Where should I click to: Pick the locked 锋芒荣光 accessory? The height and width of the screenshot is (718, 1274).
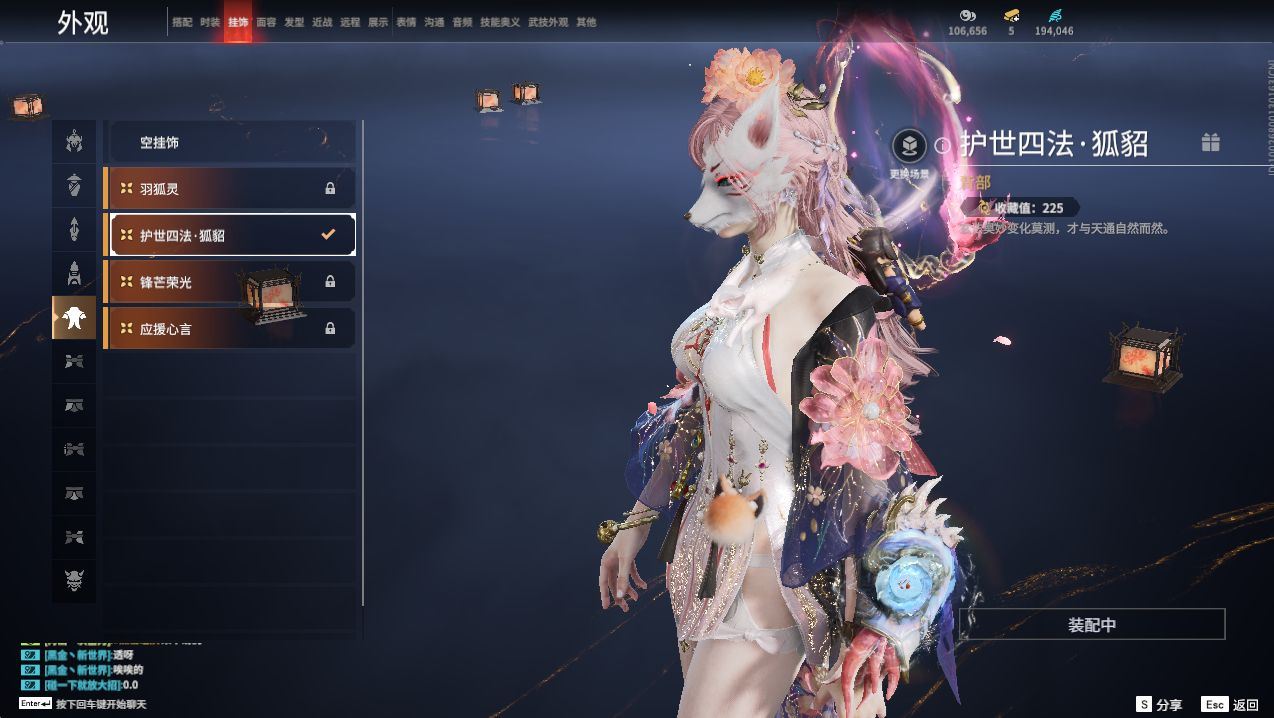[230, 282]
